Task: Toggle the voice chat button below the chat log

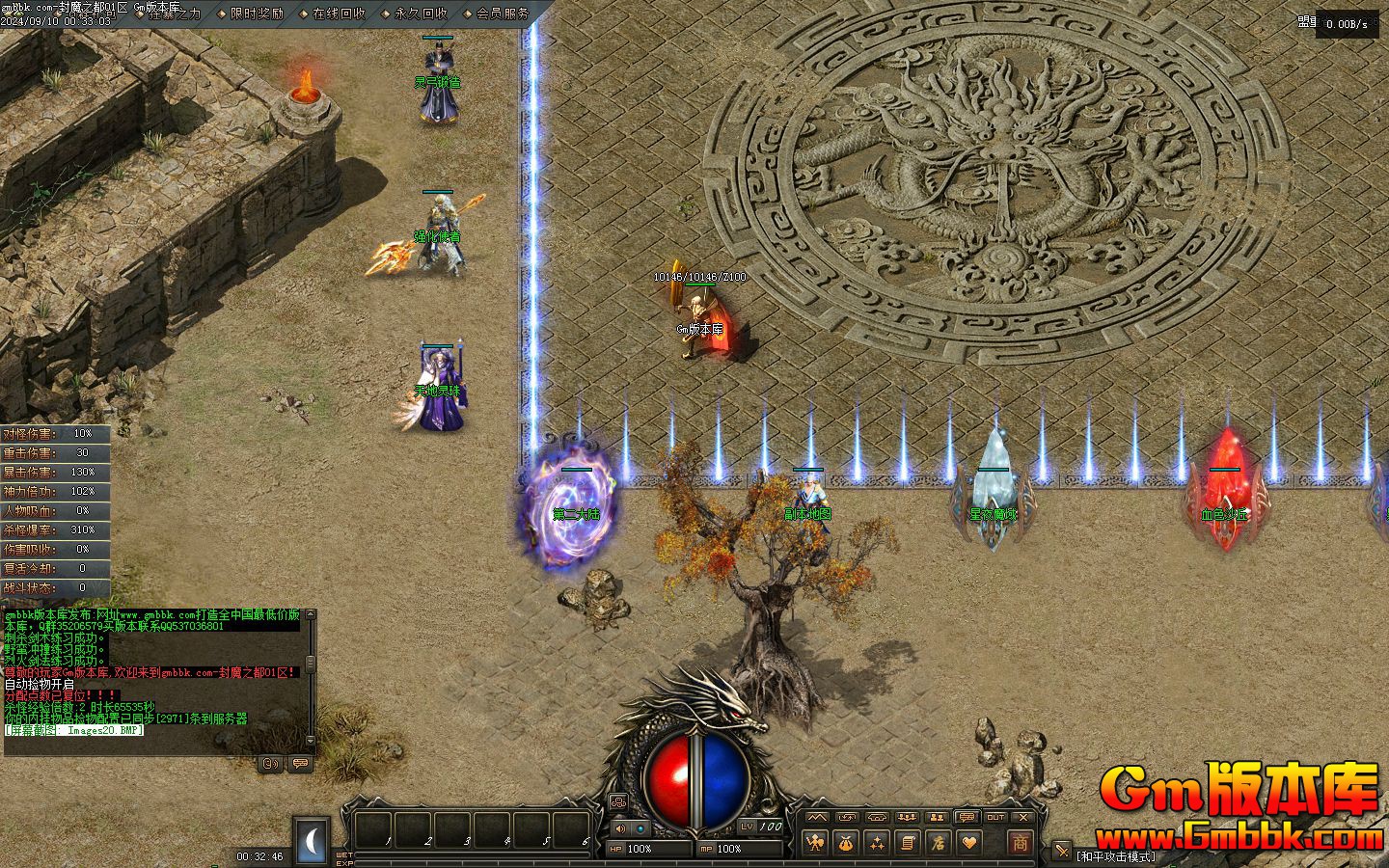Action: (x=271, y=763)
